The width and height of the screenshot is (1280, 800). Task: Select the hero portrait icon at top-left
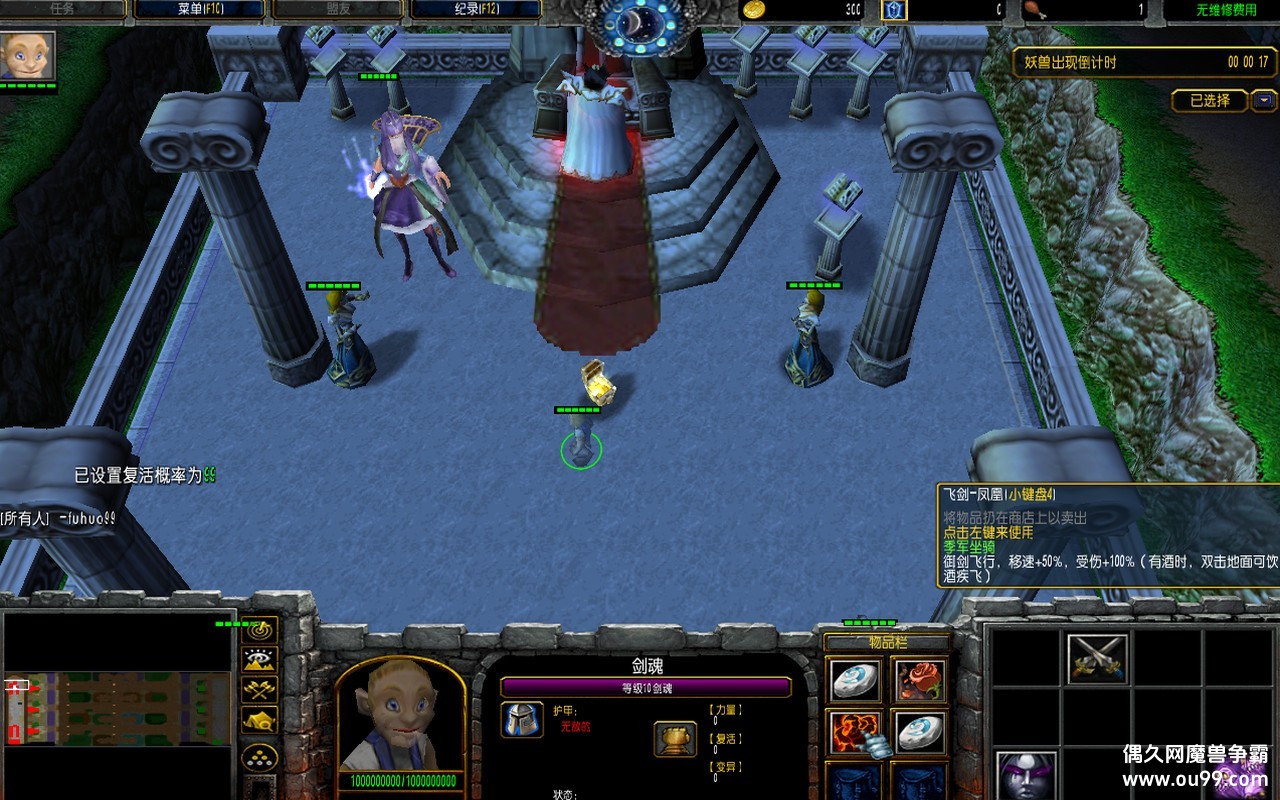[x=27, y=56]
